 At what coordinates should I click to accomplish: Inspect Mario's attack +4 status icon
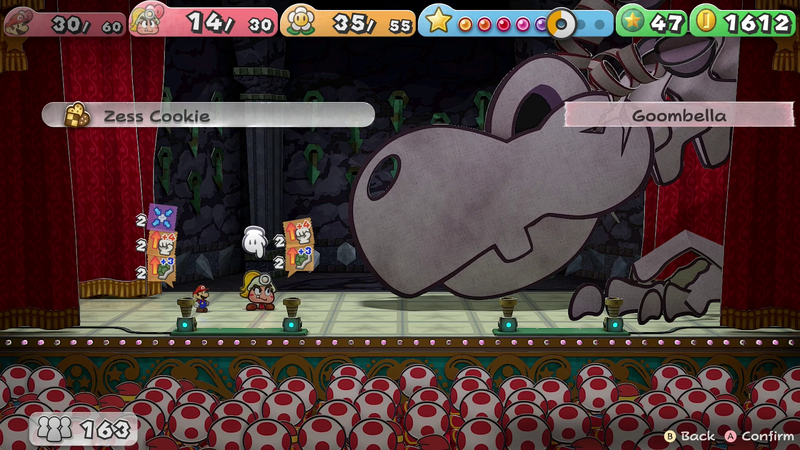pos(163,244)
